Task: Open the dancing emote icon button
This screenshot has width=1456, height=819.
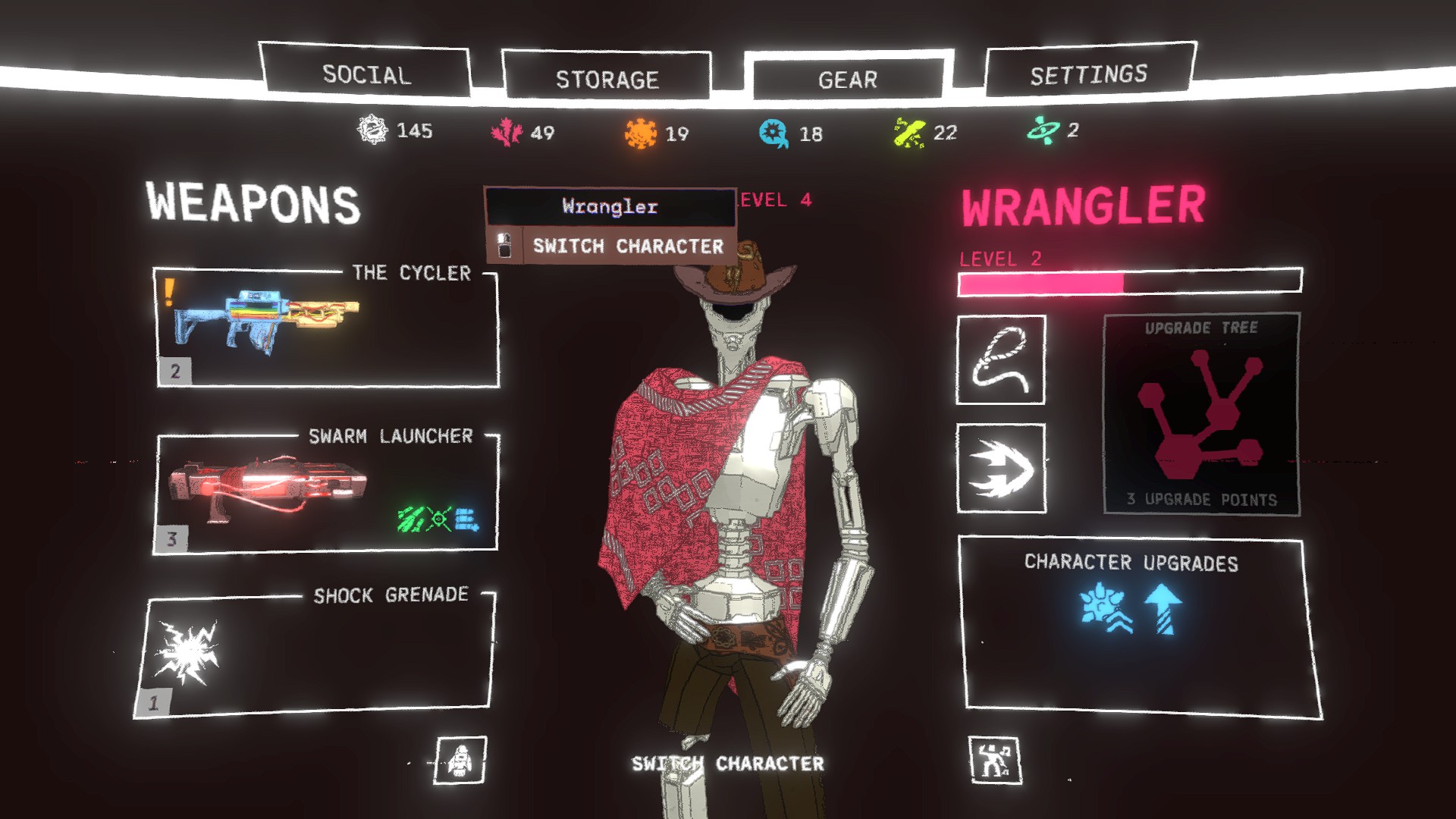Action: pos(994,760)
